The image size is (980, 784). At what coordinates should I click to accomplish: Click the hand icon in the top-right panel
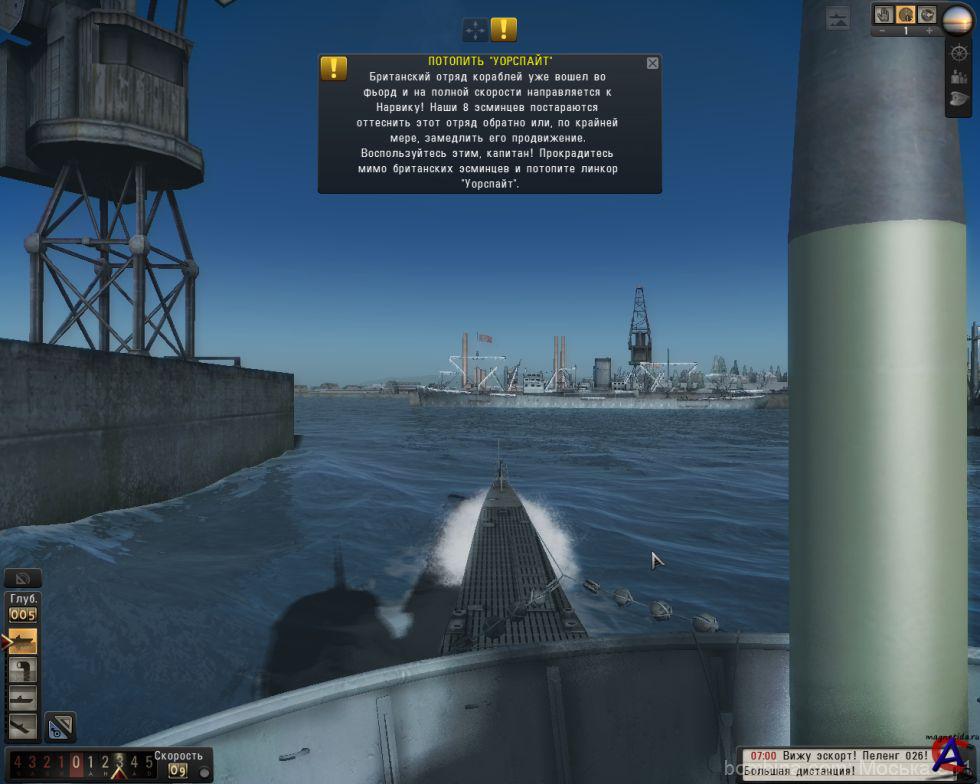click(884, 15)
